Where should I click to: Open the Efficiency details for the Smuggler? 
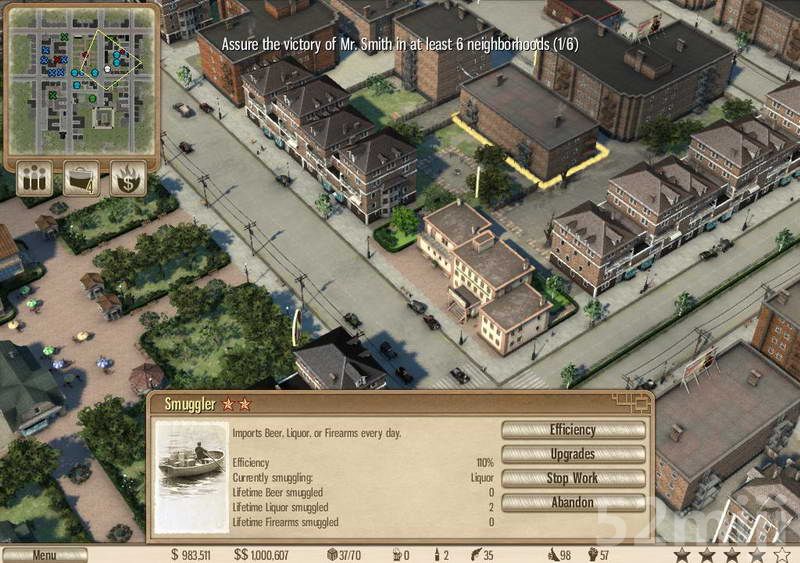572,430
